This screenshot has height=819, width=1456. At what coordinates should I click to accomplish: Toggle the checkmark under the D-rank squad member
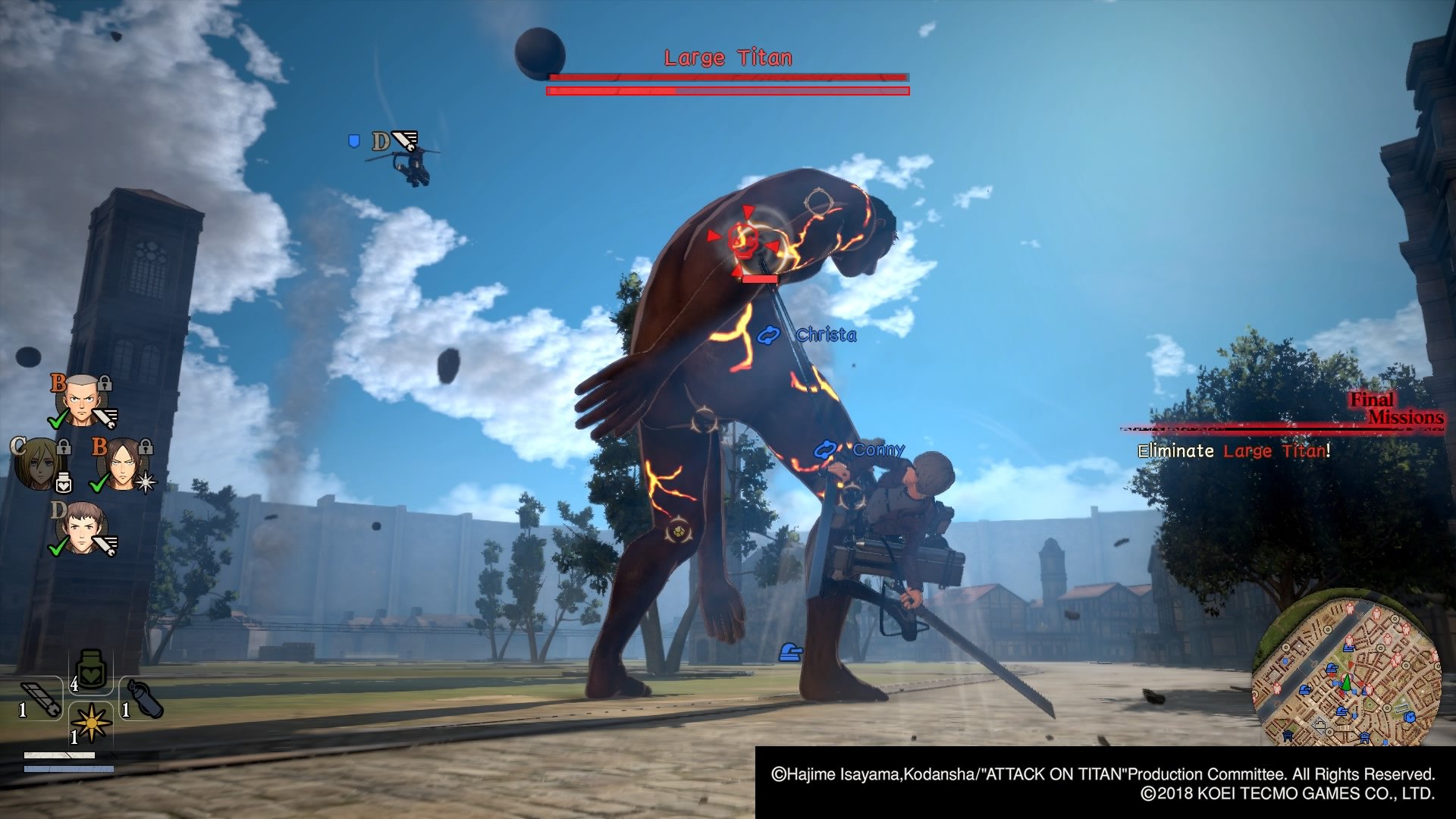(x=56, y=547)
